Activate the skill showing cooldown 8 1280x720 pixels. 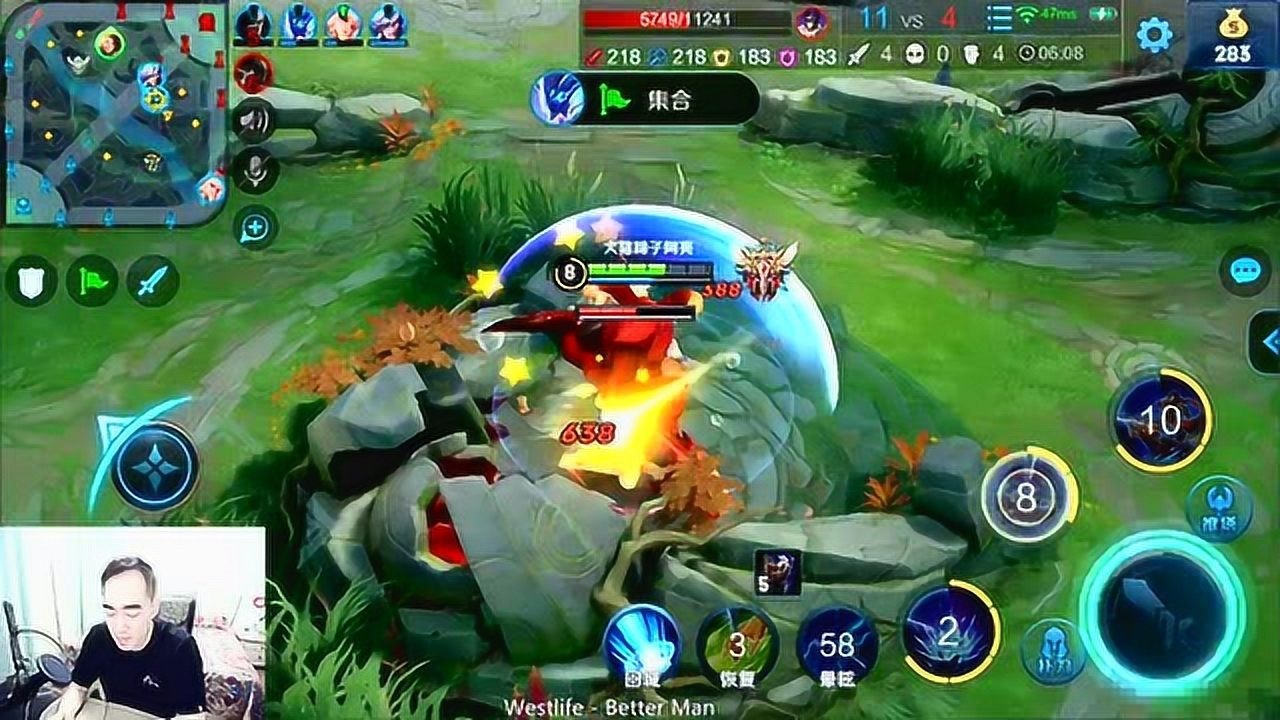1026,497
